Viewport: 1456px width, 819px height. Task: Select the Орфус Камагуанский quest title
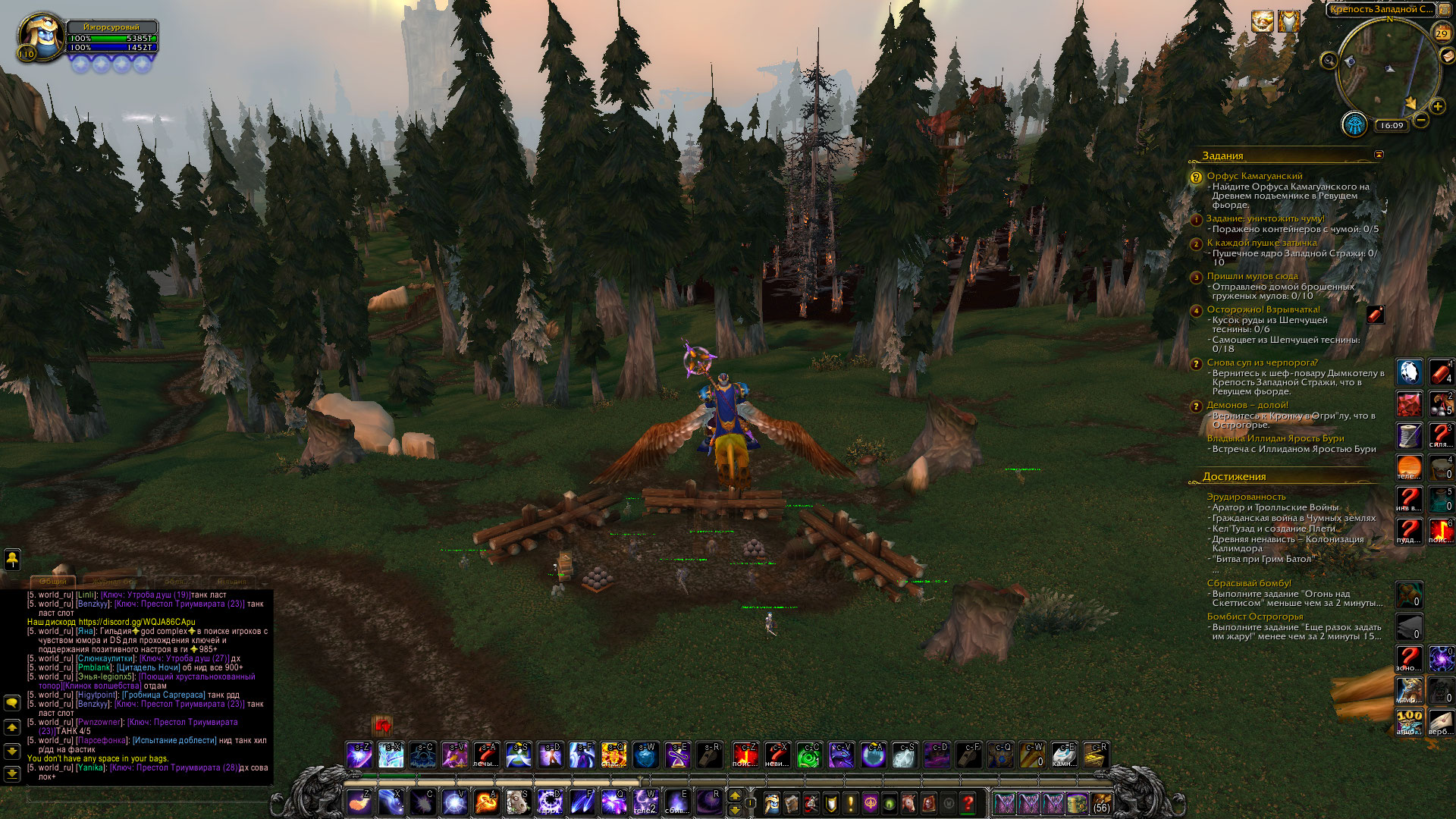coord(1254,176)
